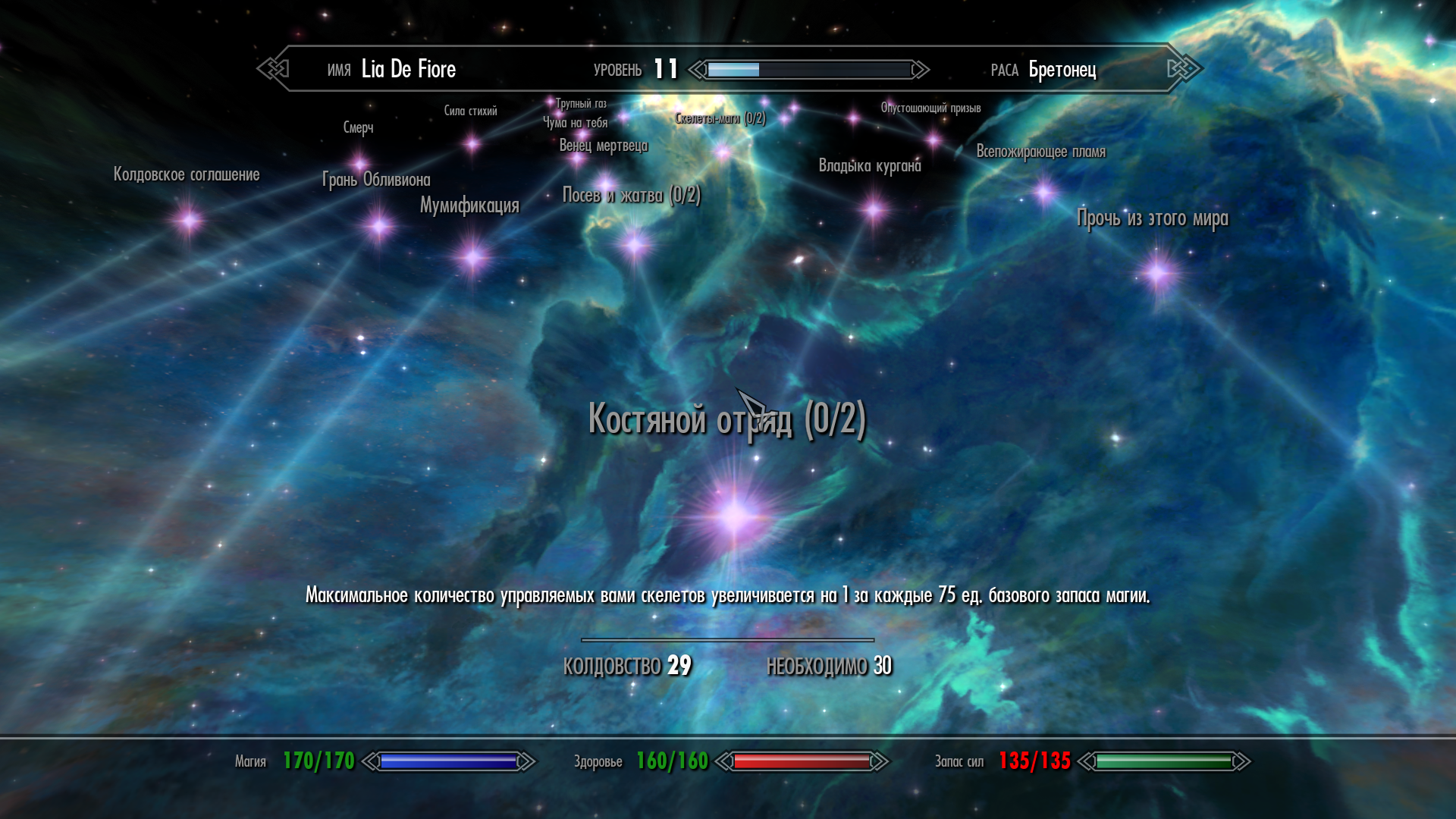
Task: Select the Смерч perk star
Action: (x=359, y=162)
